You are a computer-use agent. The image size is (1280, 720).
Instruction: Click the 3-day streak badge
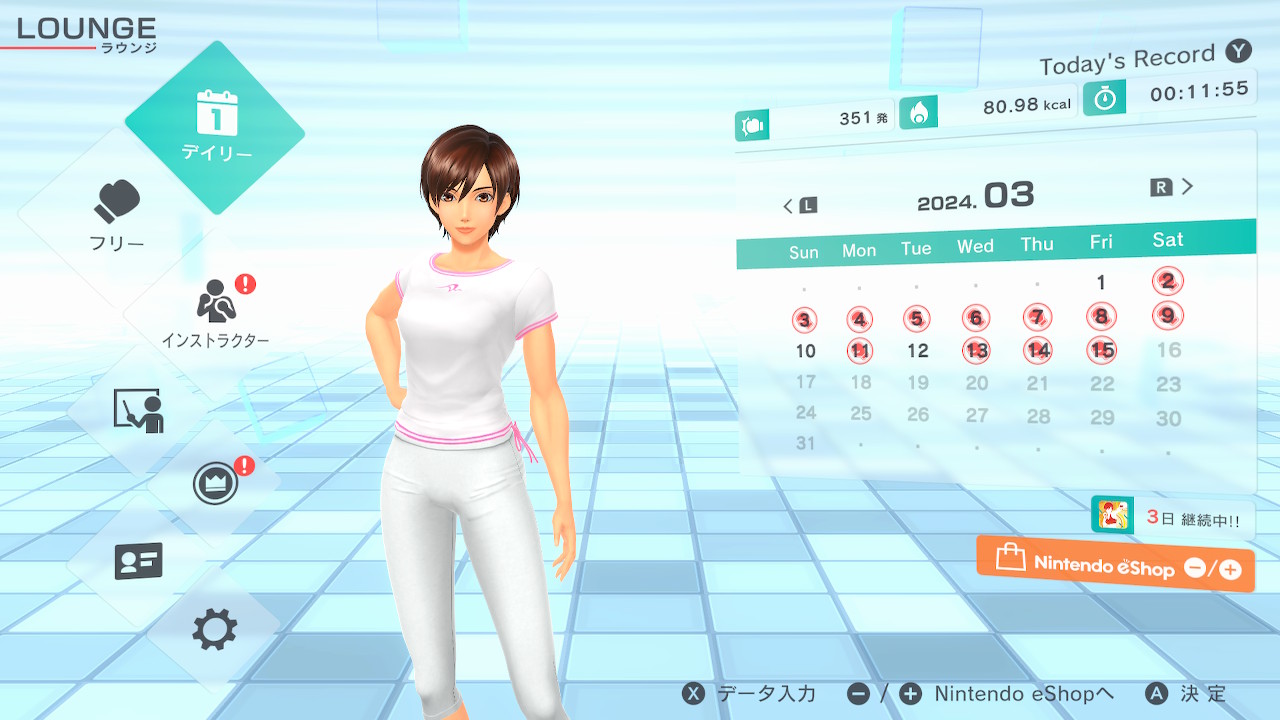(1172, 517)
